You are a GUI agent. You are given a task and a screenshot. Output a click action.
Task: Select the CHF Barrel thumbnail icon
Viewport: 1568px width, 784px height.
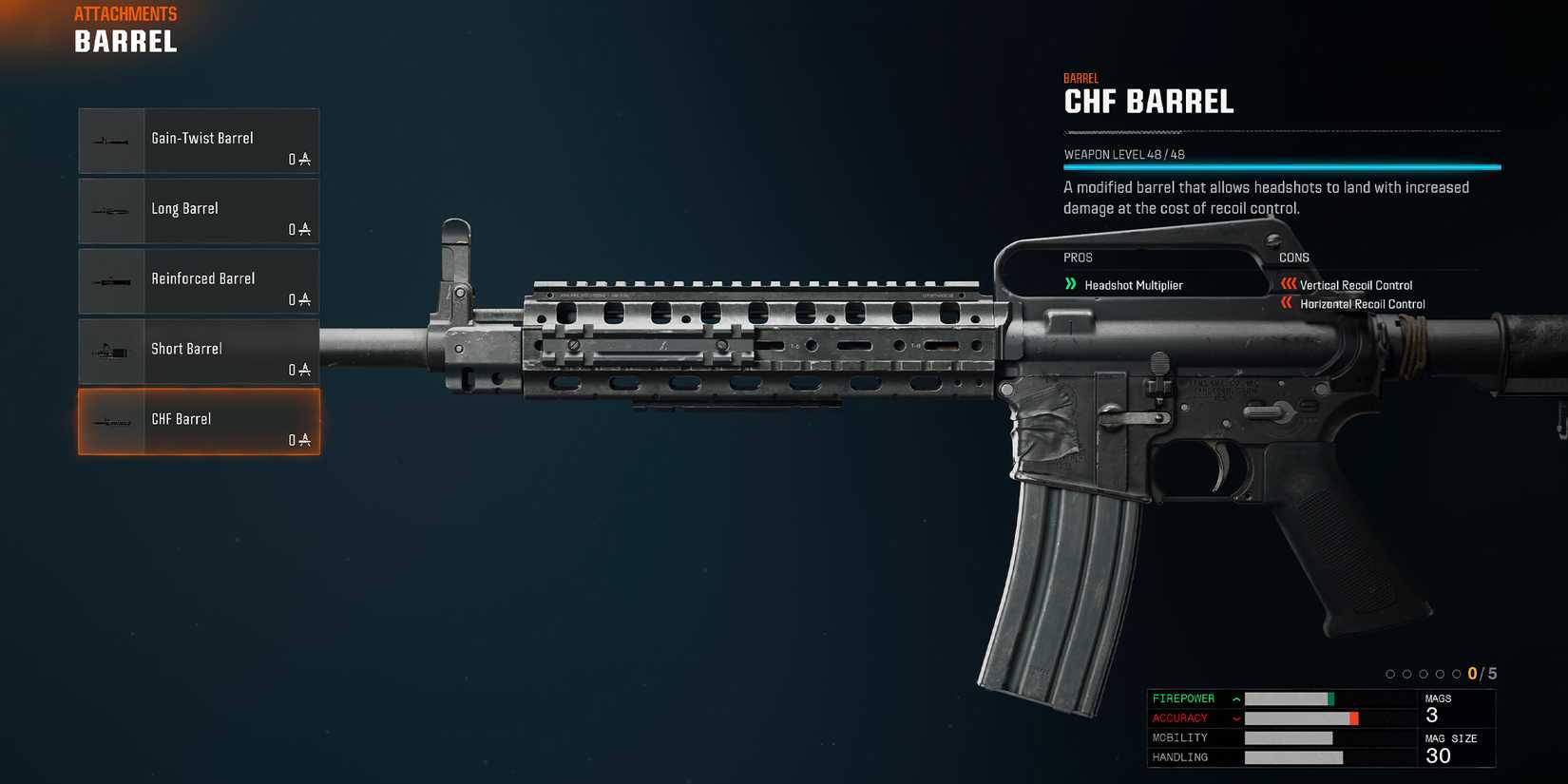[x=111, y=422]
